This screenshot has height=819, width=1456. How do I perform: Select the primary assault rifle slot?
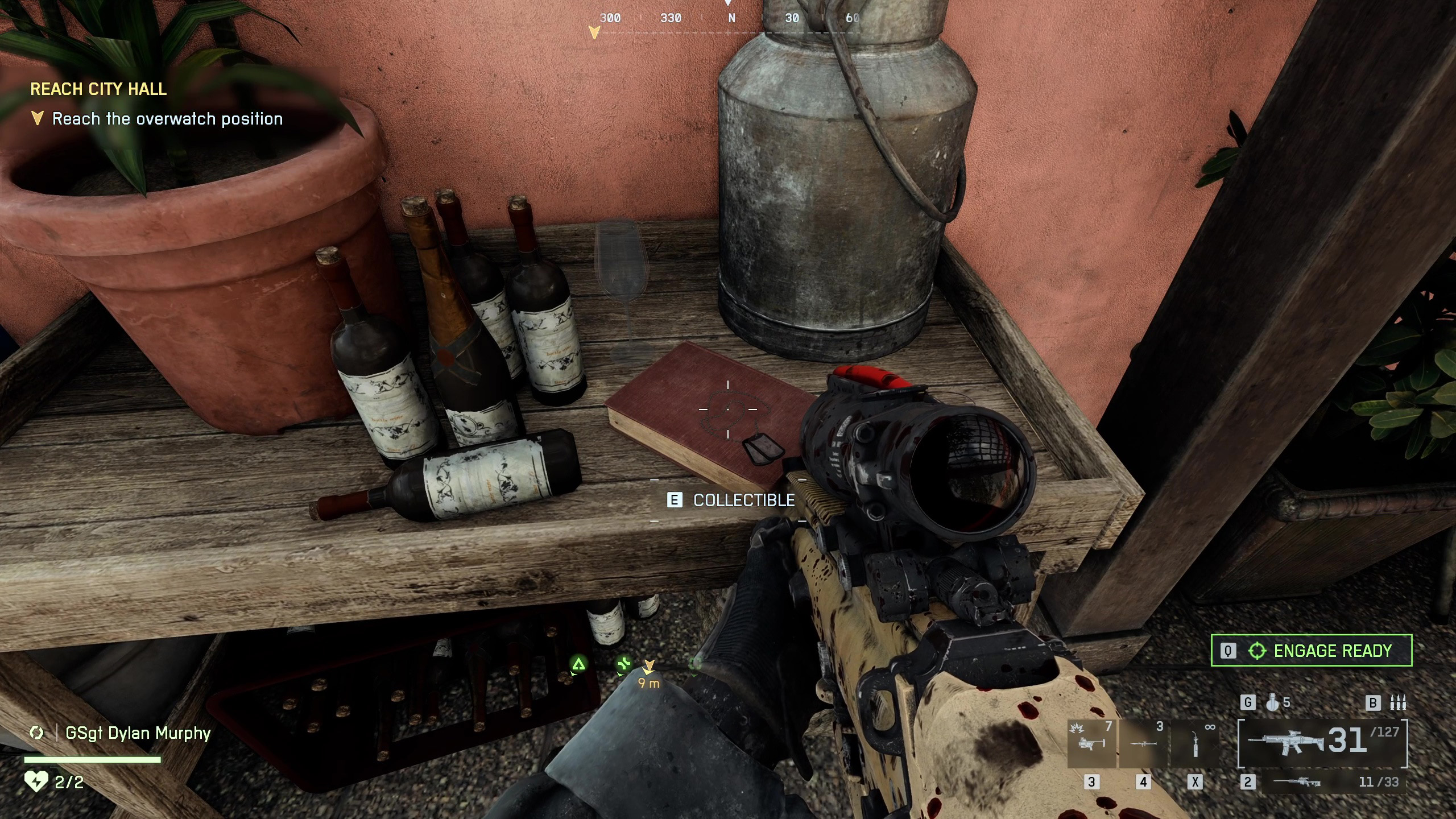(1322, 742)
